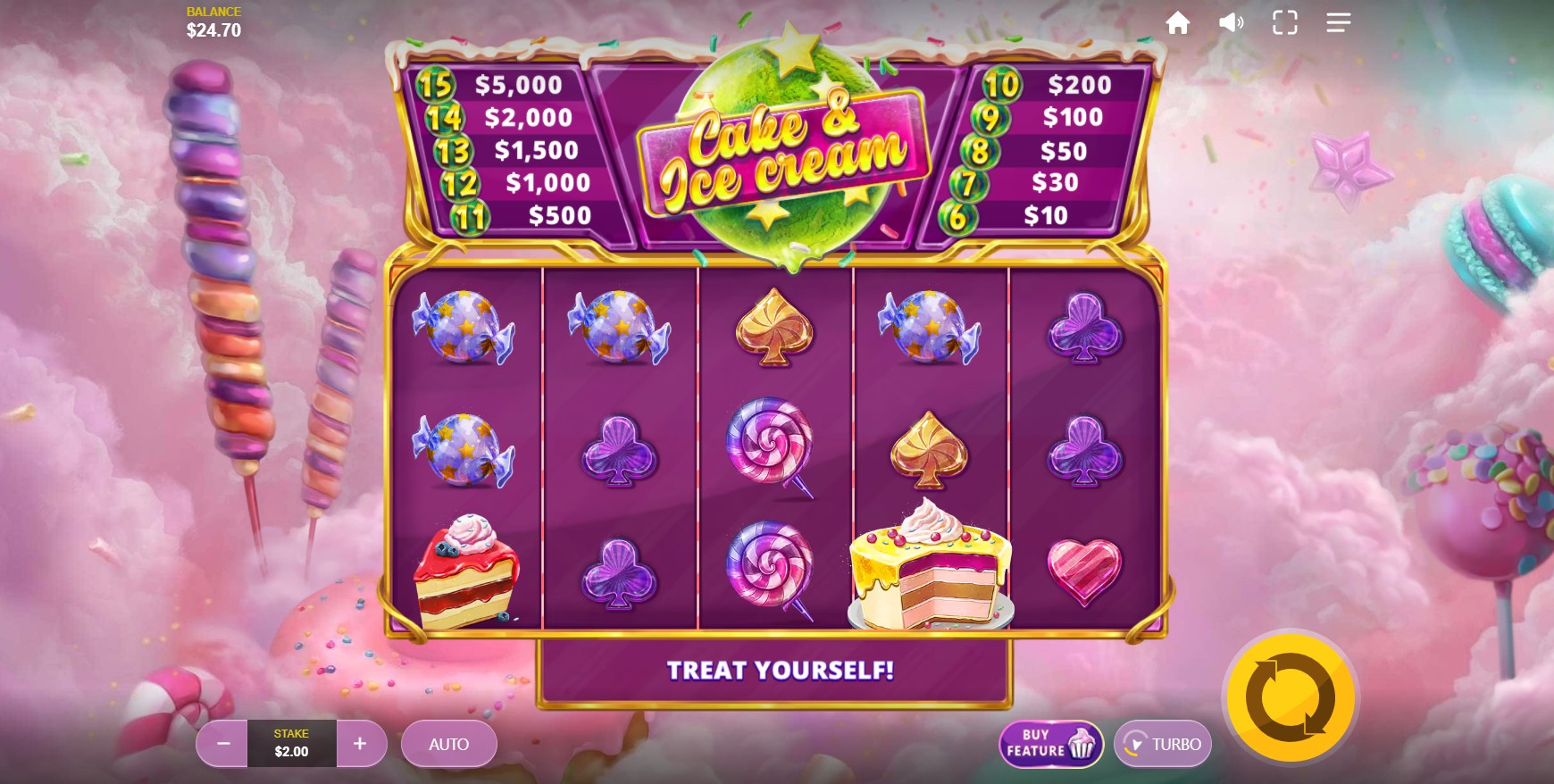Click the cupcake icon on Buy Feature button
The image size is (1554, 784).
1080,744
